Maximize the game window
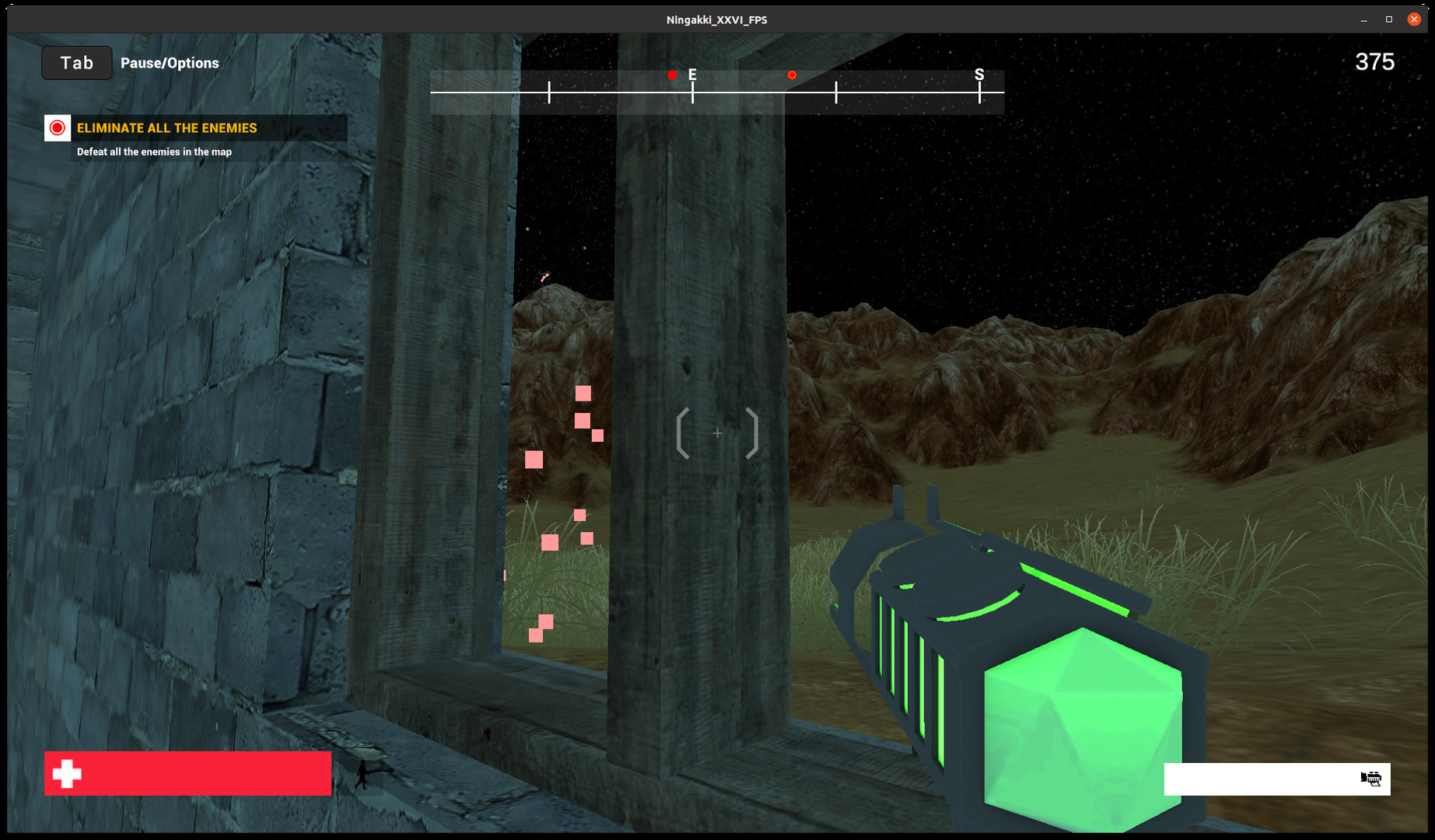 coord(1388,19)
